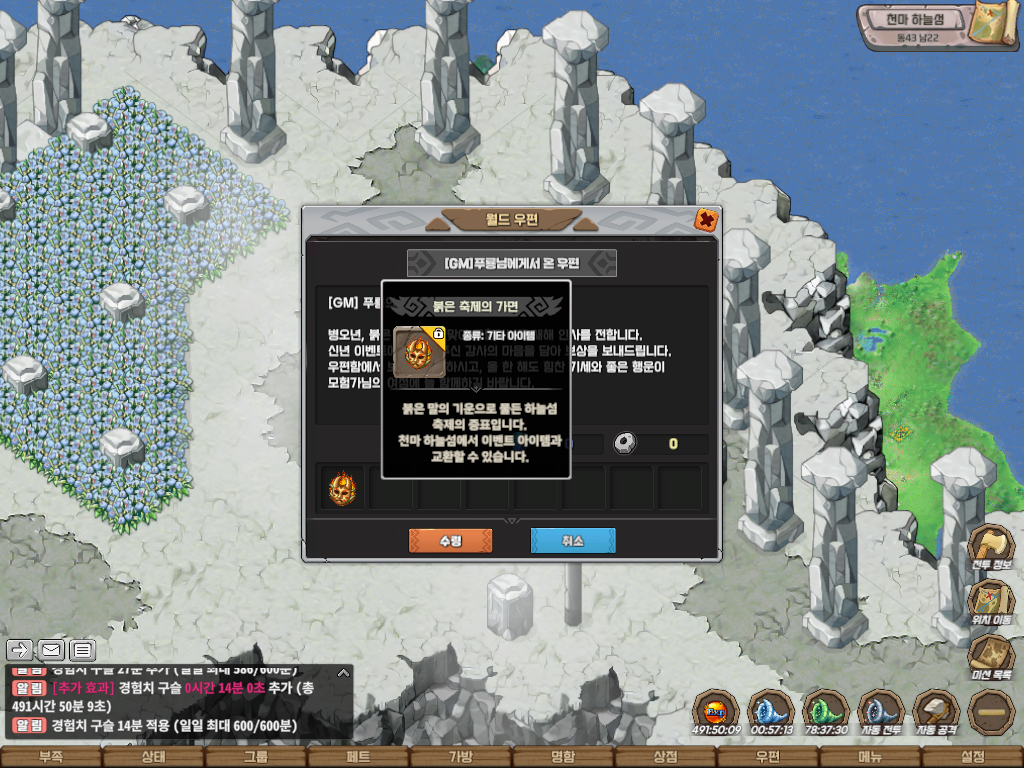Screen dimensions: 1024x768
Task: Collapse the chat log with arrow button
Action: [343, 672]
